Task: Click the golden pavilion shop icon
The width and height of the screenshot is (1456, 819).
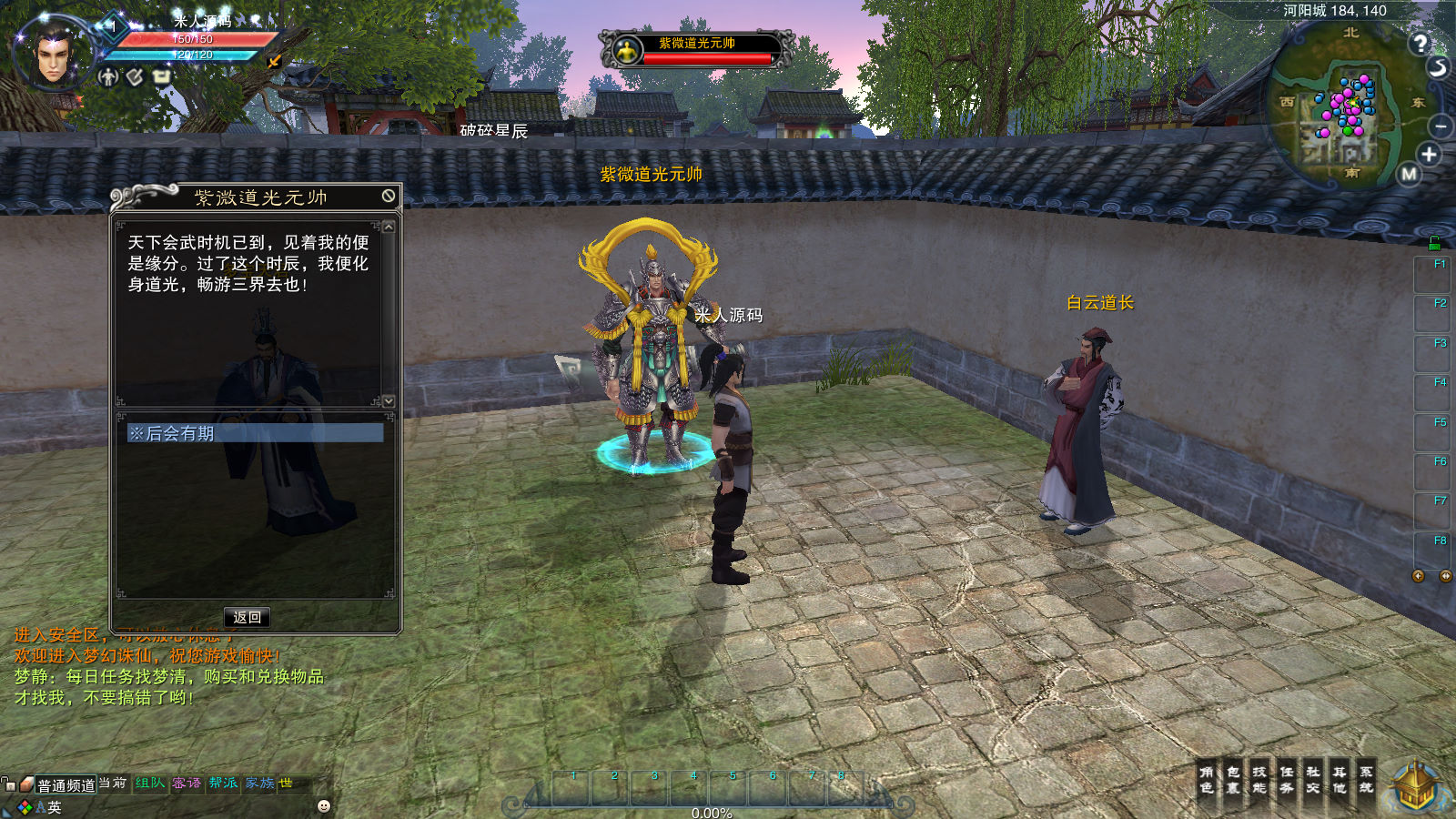Action: (x=1417, y=788)
